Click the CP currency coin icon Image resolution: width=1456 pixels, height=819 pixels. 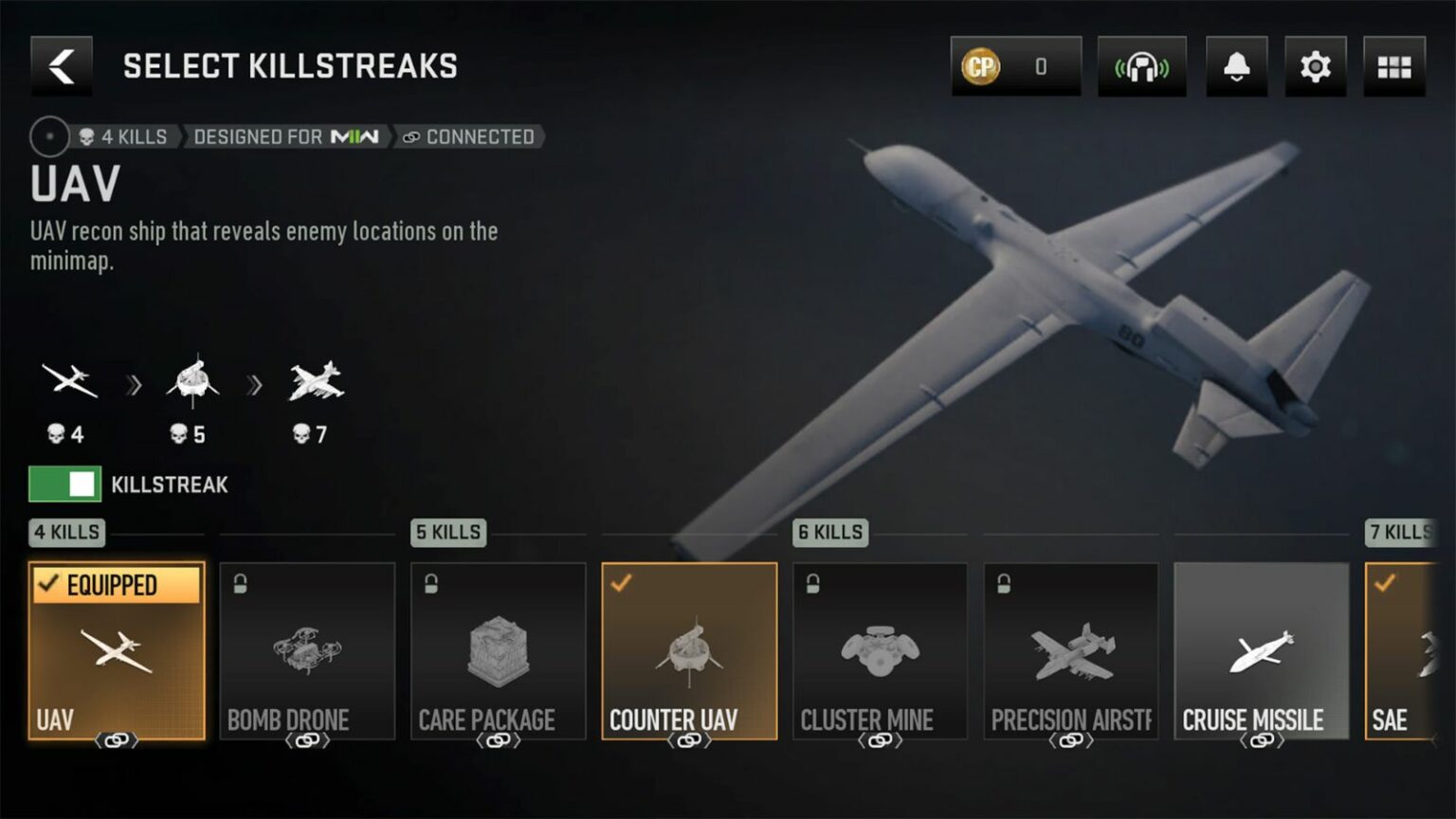(979, 66)
